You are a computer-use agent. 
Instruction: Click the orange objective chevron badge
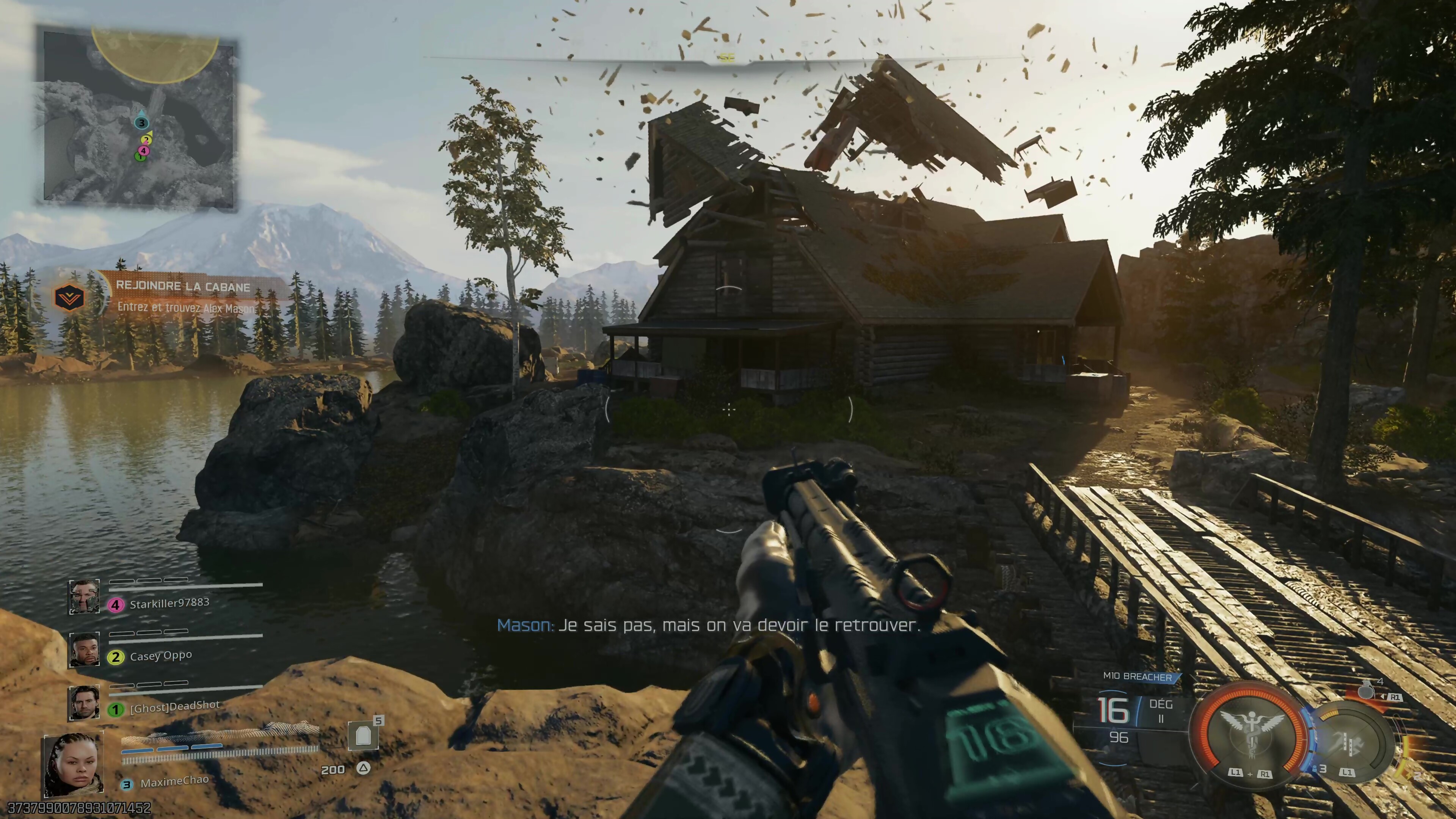coord(69,297)
